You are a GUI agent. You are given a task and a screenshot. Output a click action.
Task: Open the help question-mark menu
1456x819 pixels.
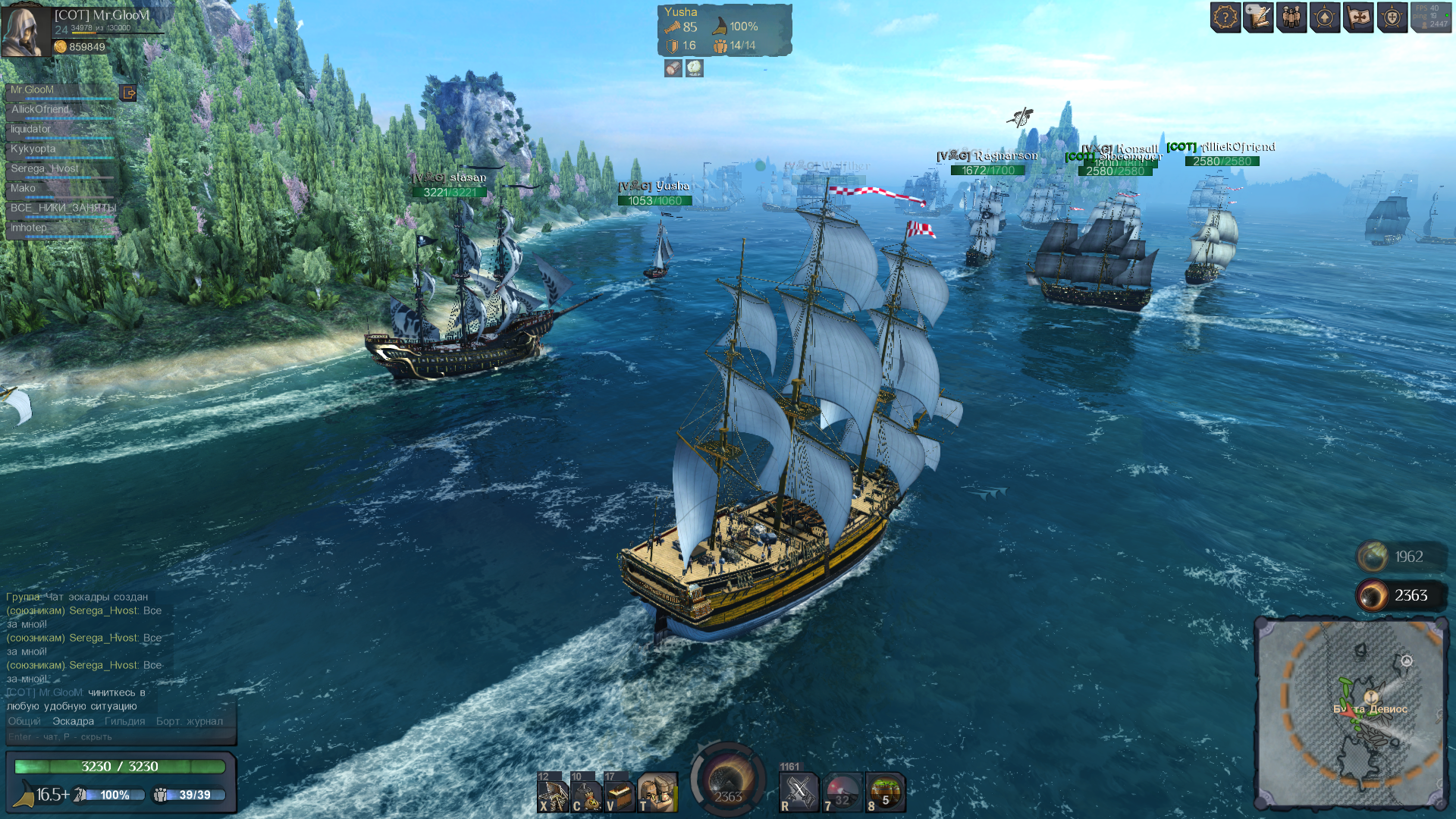click(1225, 17)
